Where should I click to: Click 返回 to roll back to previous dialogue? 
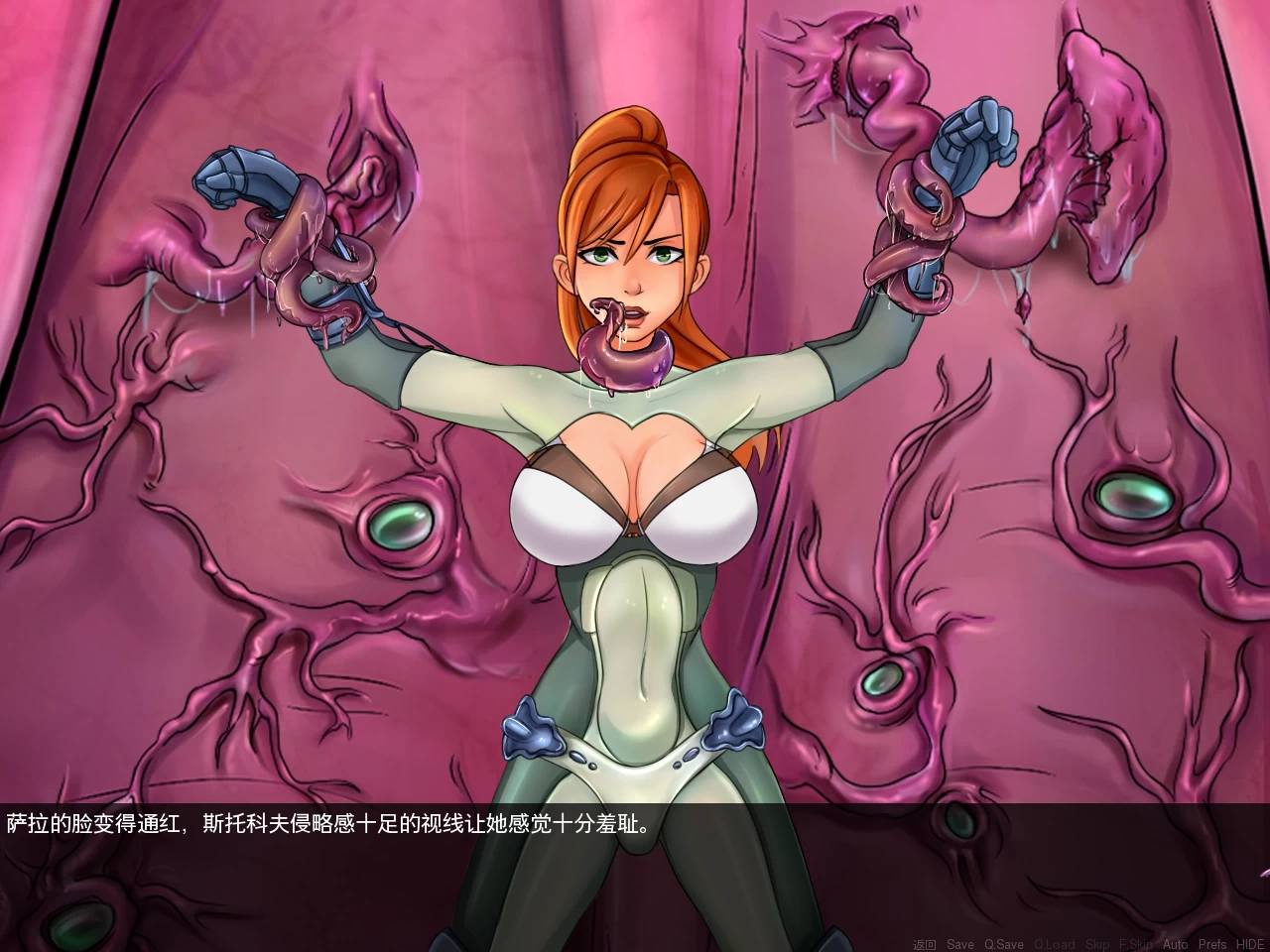(x=926, y=942)
